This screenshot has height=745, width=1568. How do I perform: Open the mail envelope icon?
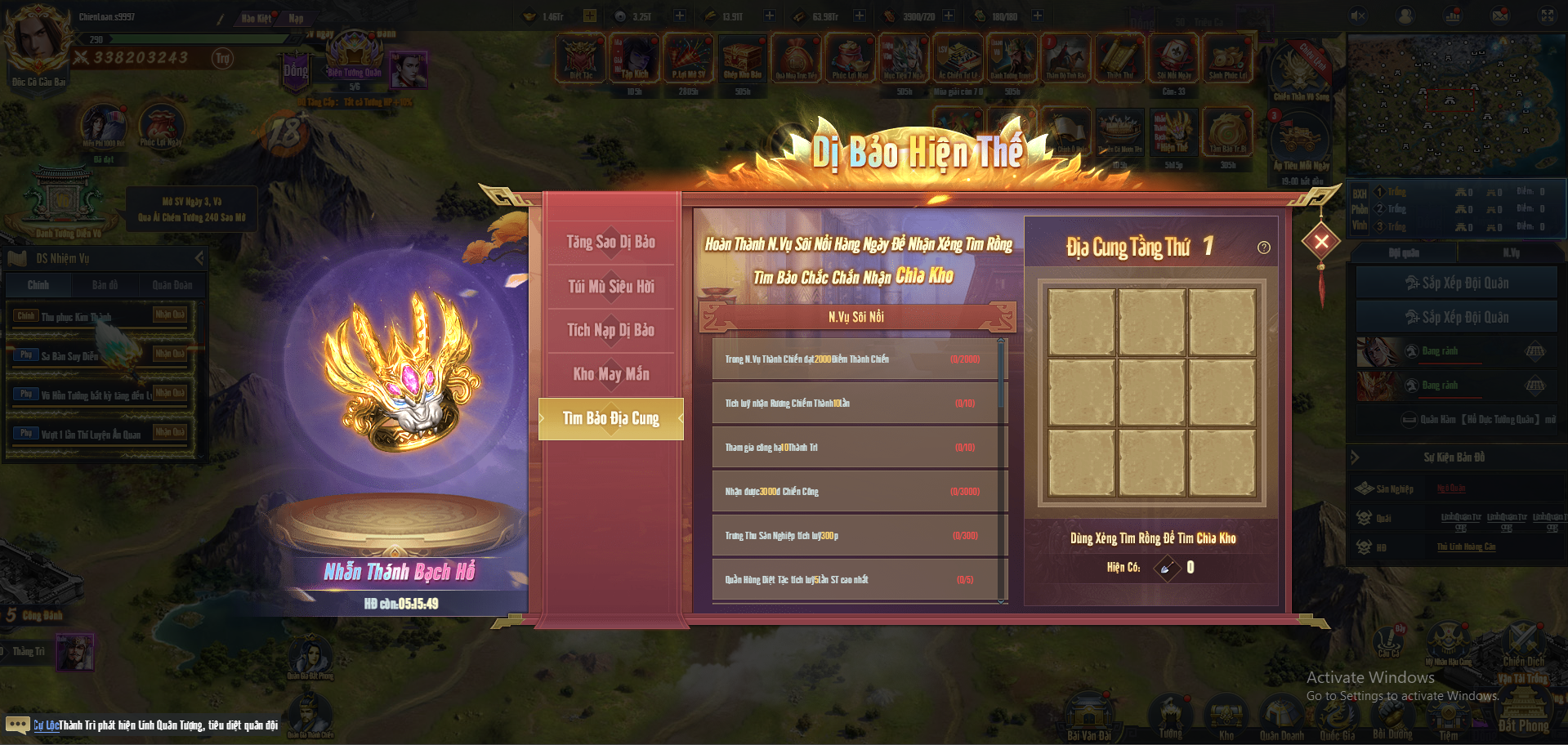tap(1500, 16)
